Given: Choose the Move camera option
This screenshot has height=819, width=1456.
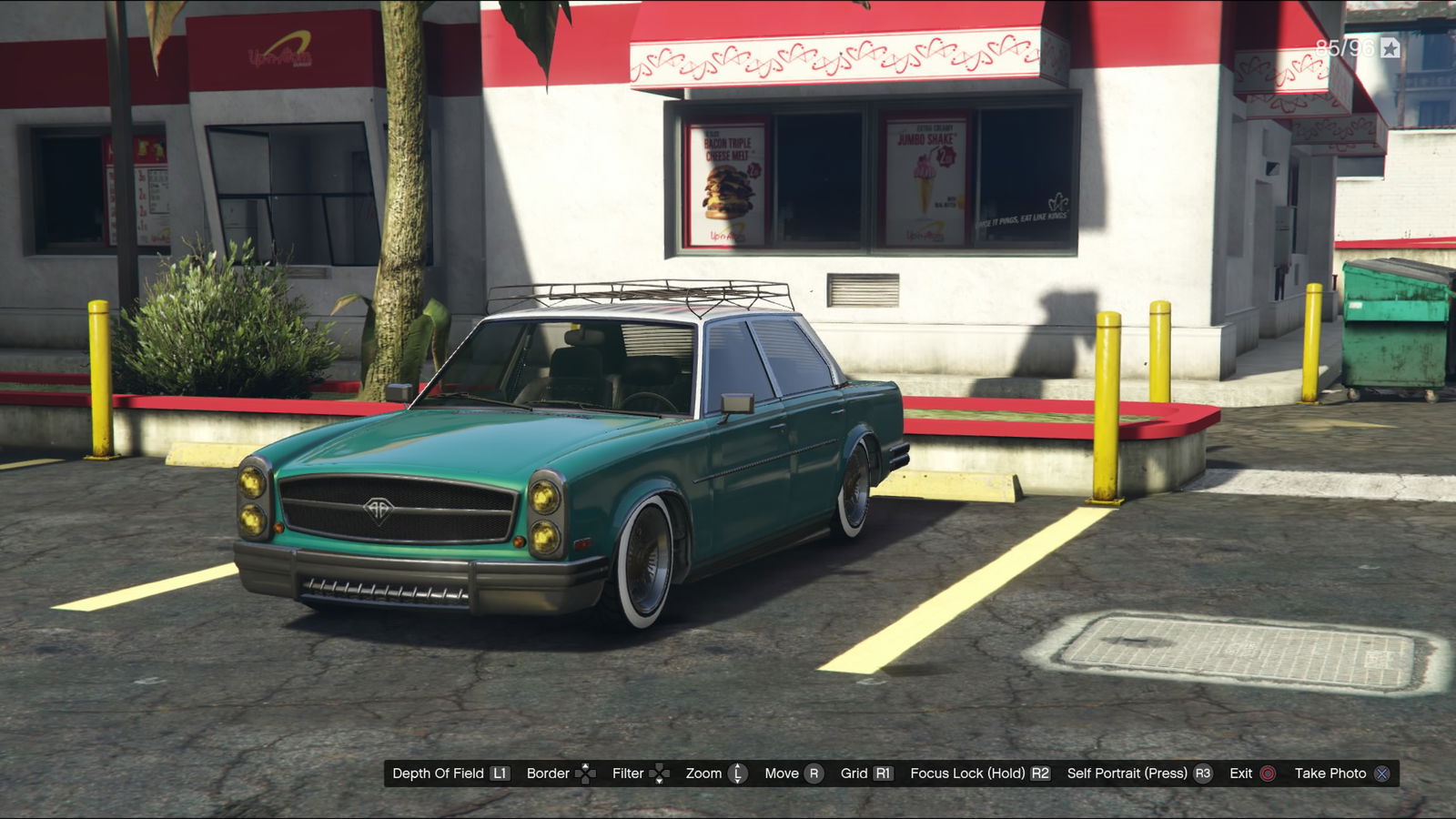Looking at the screenshot, I should pos(792,773).
